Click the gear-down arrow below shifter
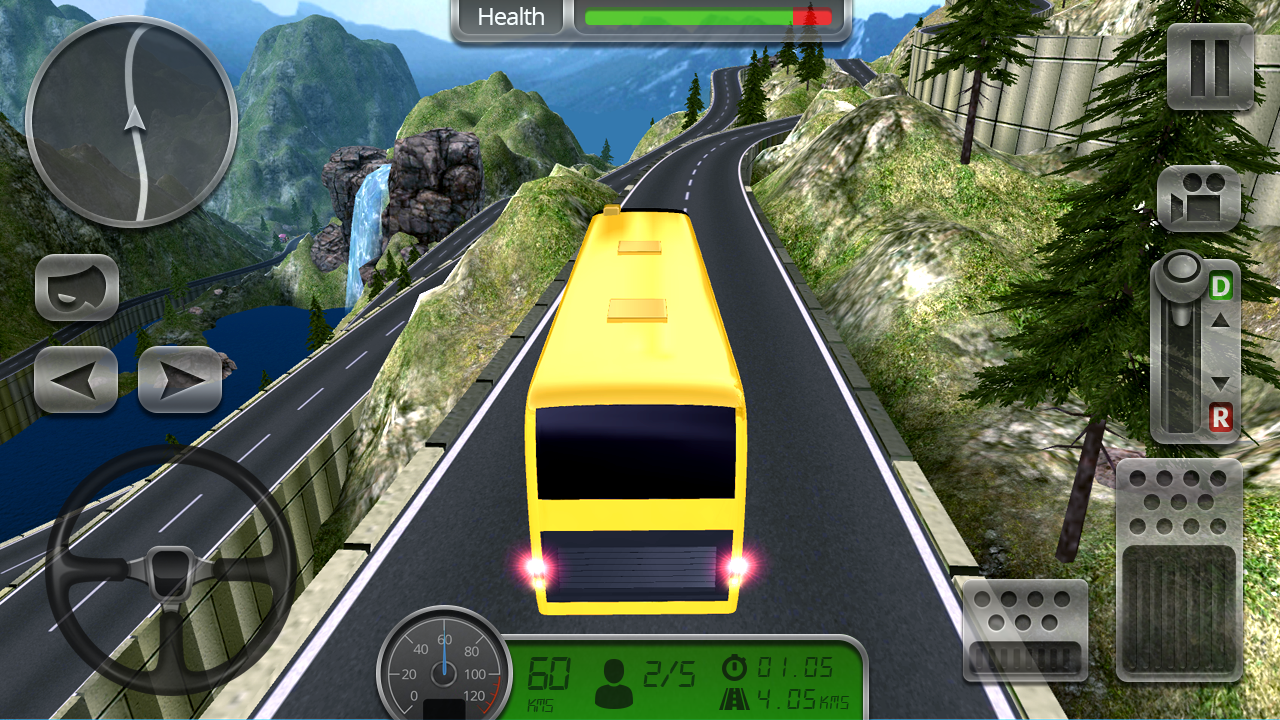This screenshot has height=720, width=1280. pyautogui.click(x=1220, y=382)
